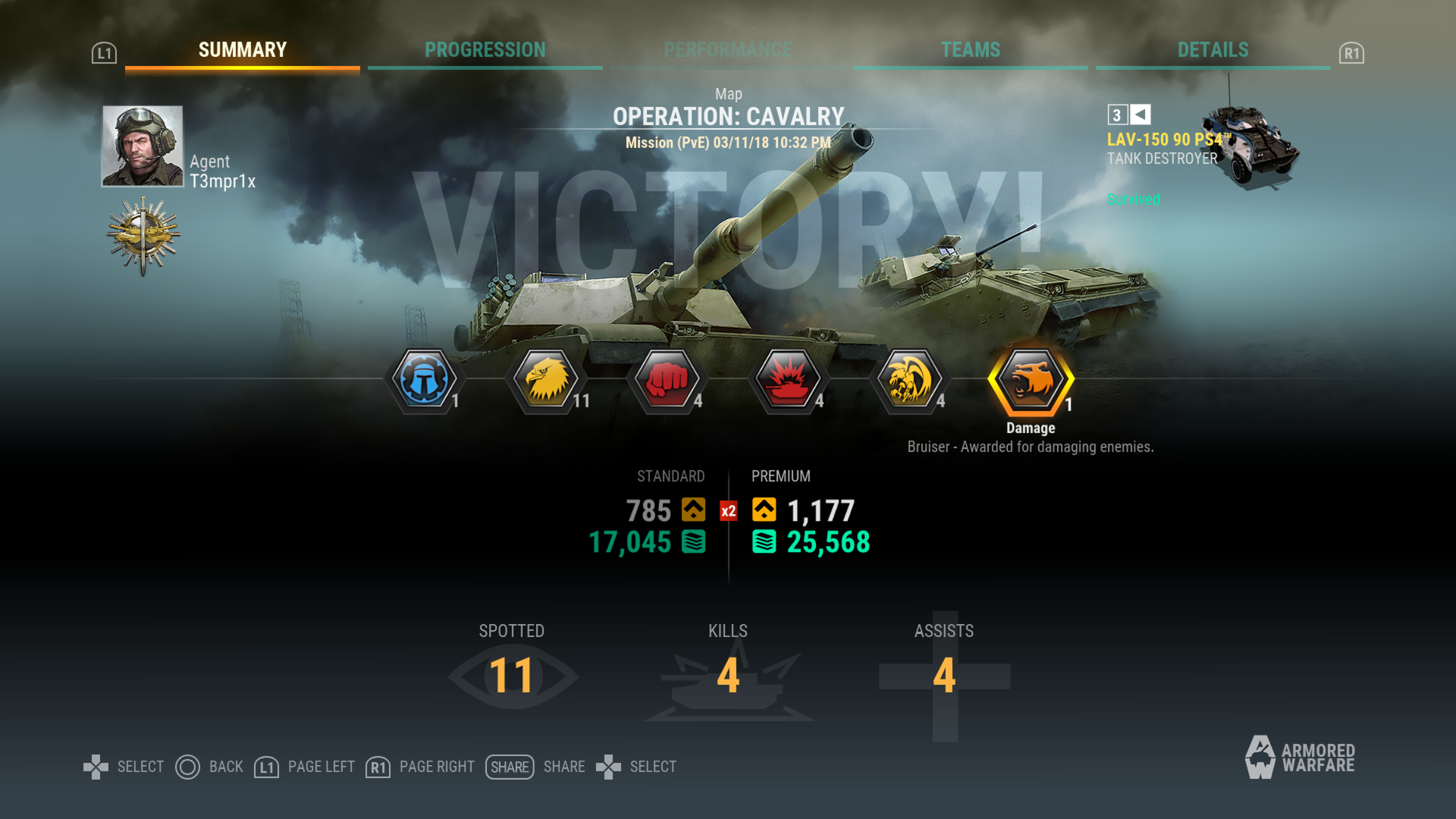Click the Spotted eye icon showing 11
Screen dimensions: 1456x819
[512, 677]
